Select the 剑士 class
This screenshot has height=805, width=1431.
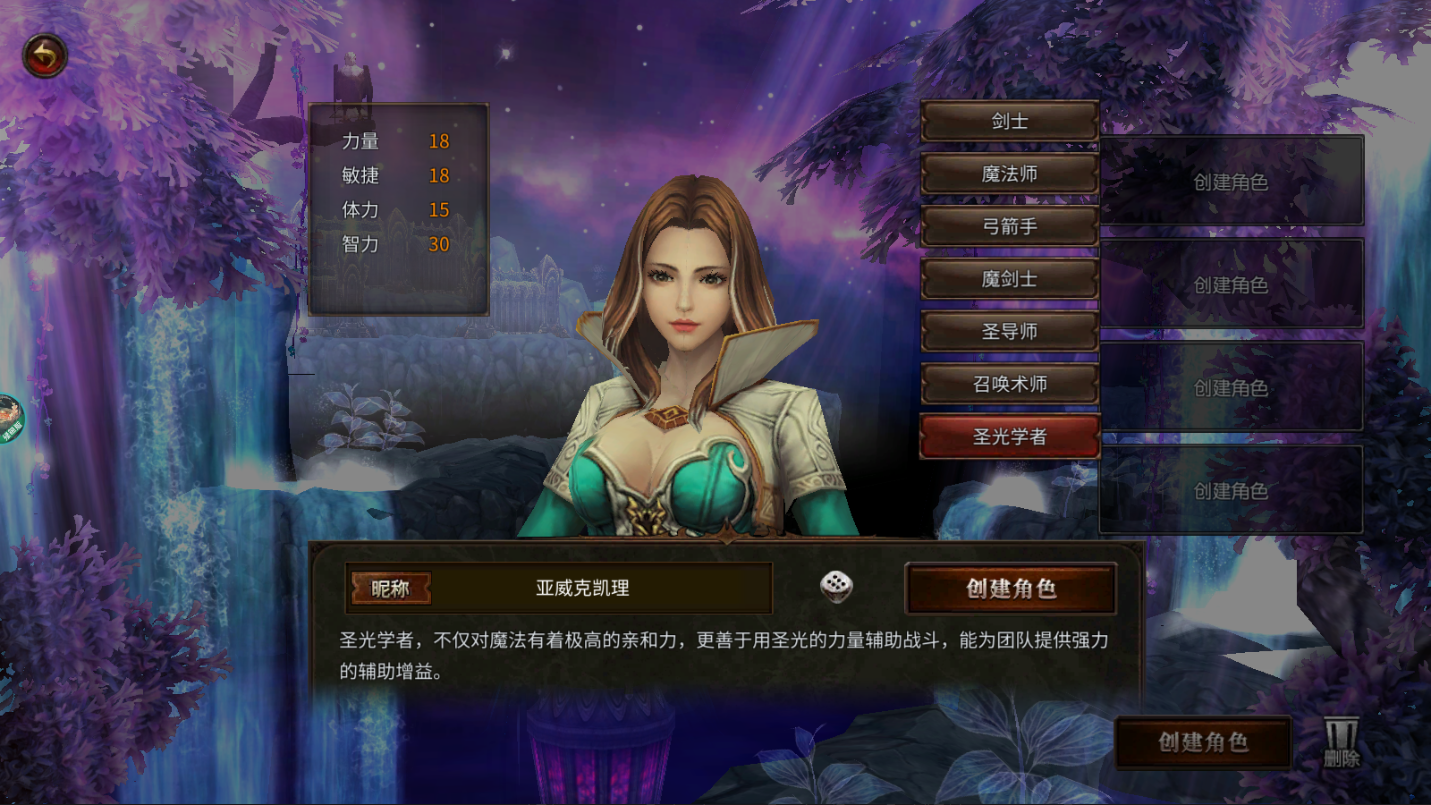(x=1009, y=122)
